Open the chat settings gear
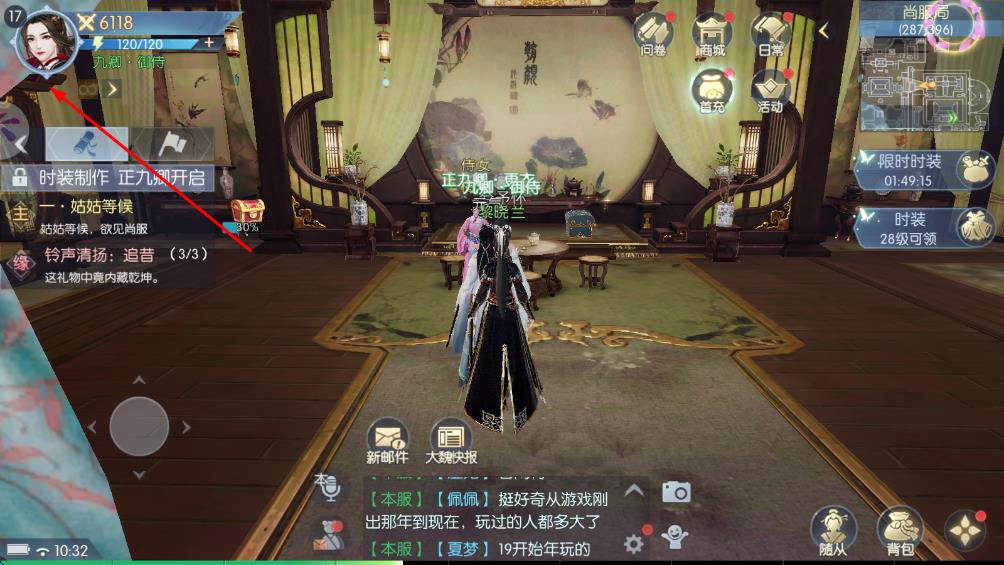1004x565 pixels. [x=633, y=543]
